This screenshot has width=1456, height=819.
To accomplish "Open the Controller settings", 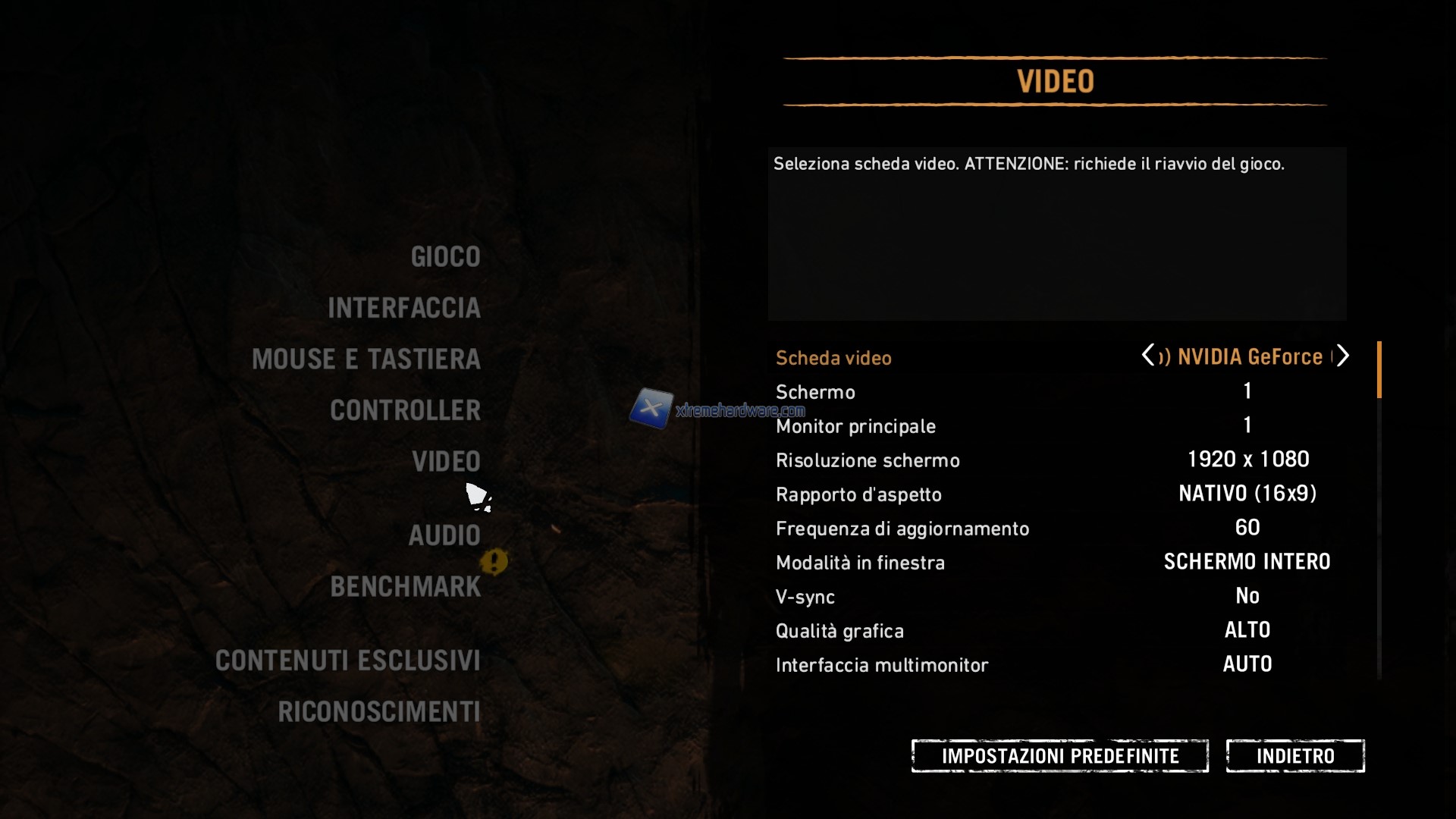I will pyautogui.click(x=405, y=410).
